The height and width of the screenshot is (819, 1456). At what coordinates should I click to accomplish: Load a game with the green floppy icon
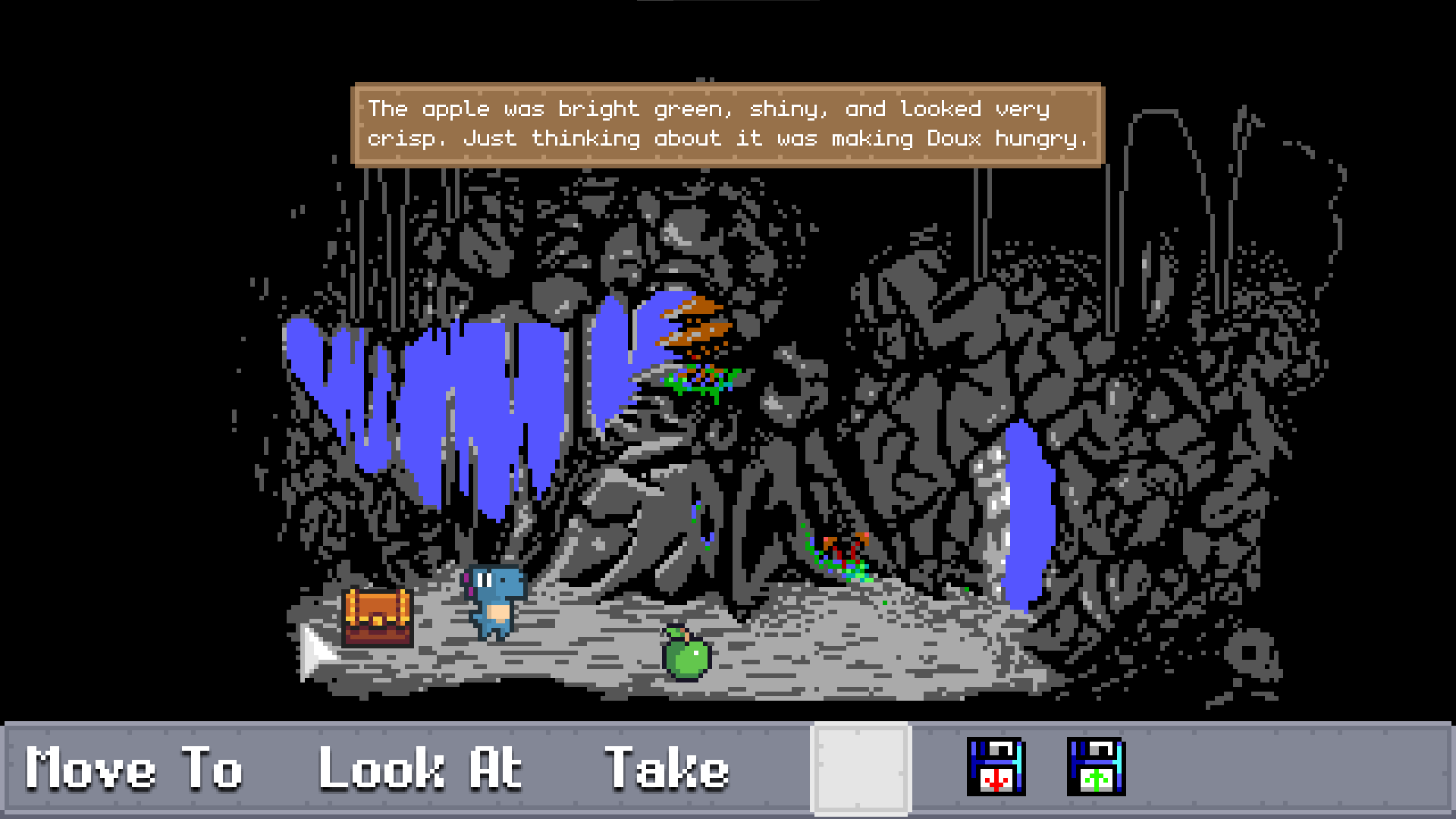1095,767
